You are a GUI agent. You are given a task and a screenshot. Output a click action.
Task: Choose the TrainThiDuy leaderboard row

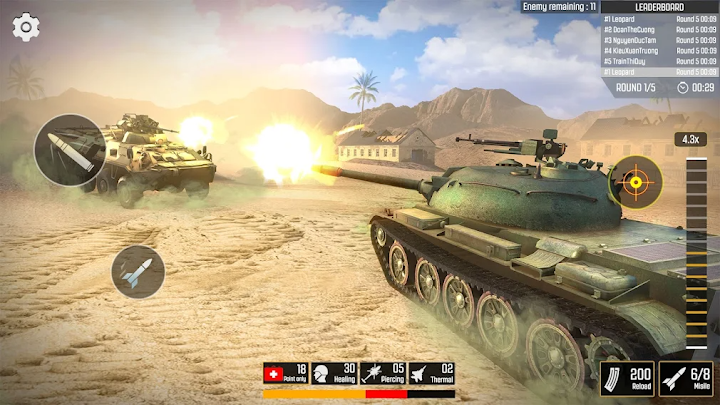(x=659, y=61)
